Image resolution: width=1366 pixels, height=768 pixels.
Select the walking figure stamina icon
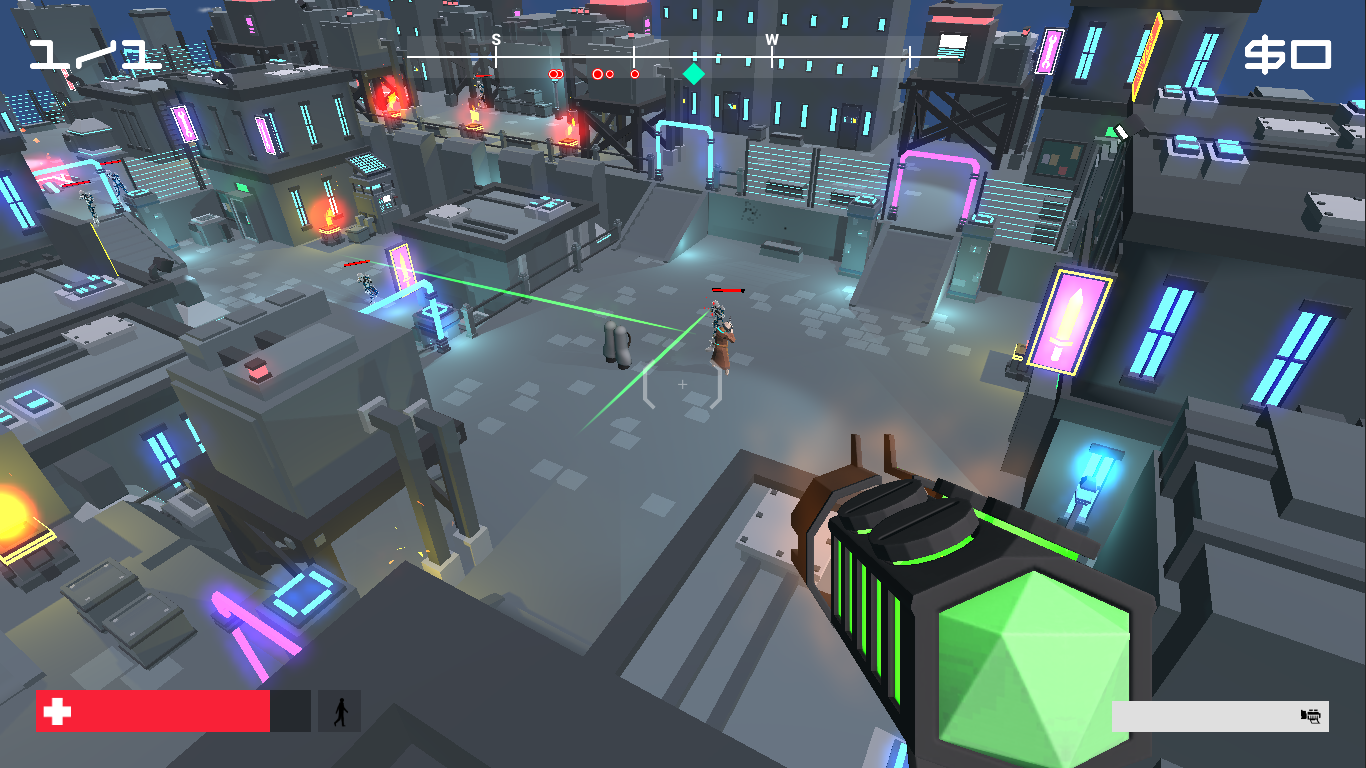pos(342,709)
